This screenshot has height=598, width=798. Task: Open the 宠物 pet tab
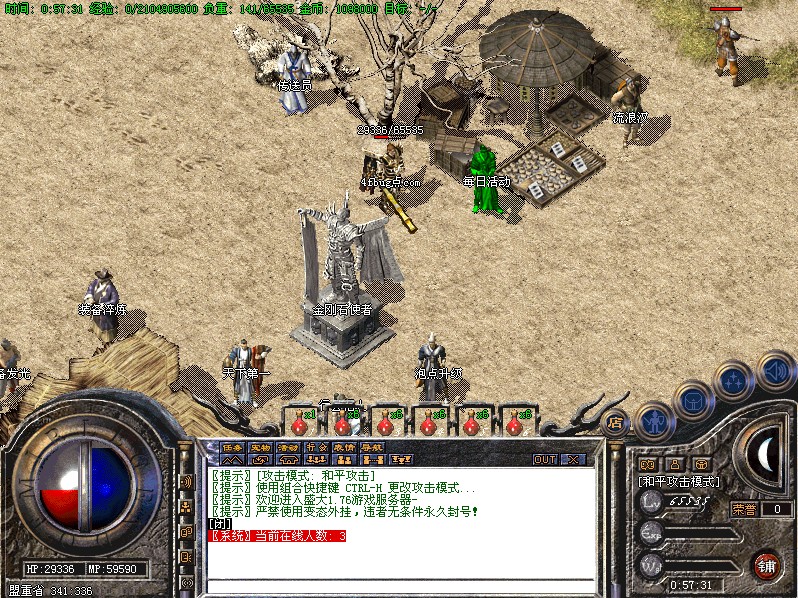[260, 447]
